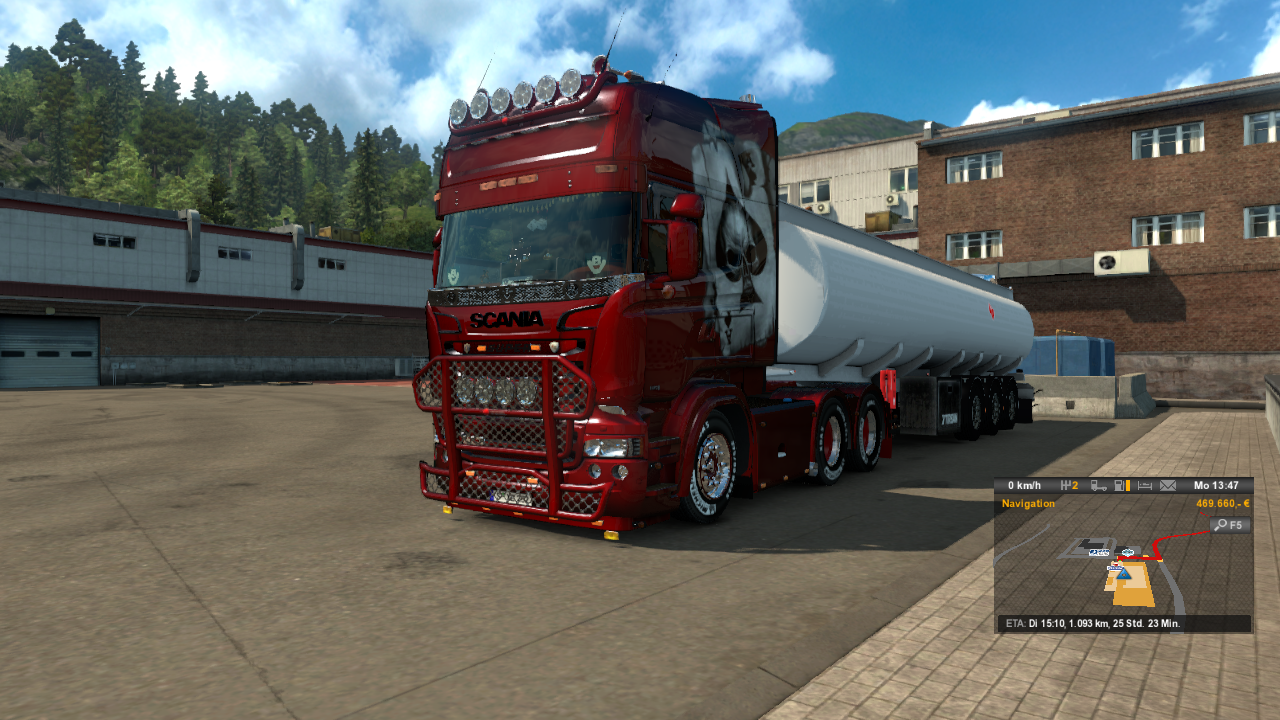Select the blue truck arrow on minimap
Viewport: 1280px width, 720px height.
pos(1122,575)
